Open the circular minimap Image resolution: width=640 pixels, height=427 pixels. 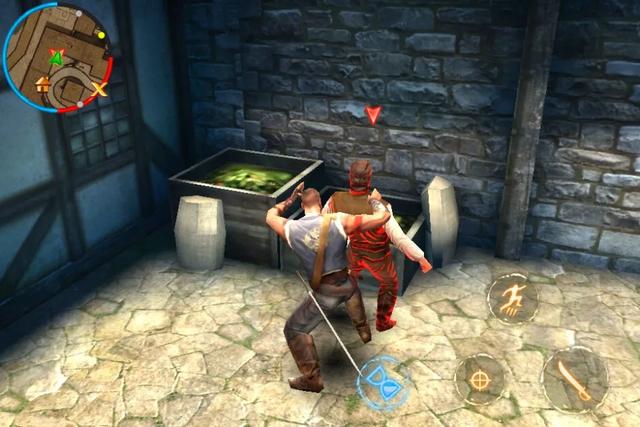pos(57,57)
